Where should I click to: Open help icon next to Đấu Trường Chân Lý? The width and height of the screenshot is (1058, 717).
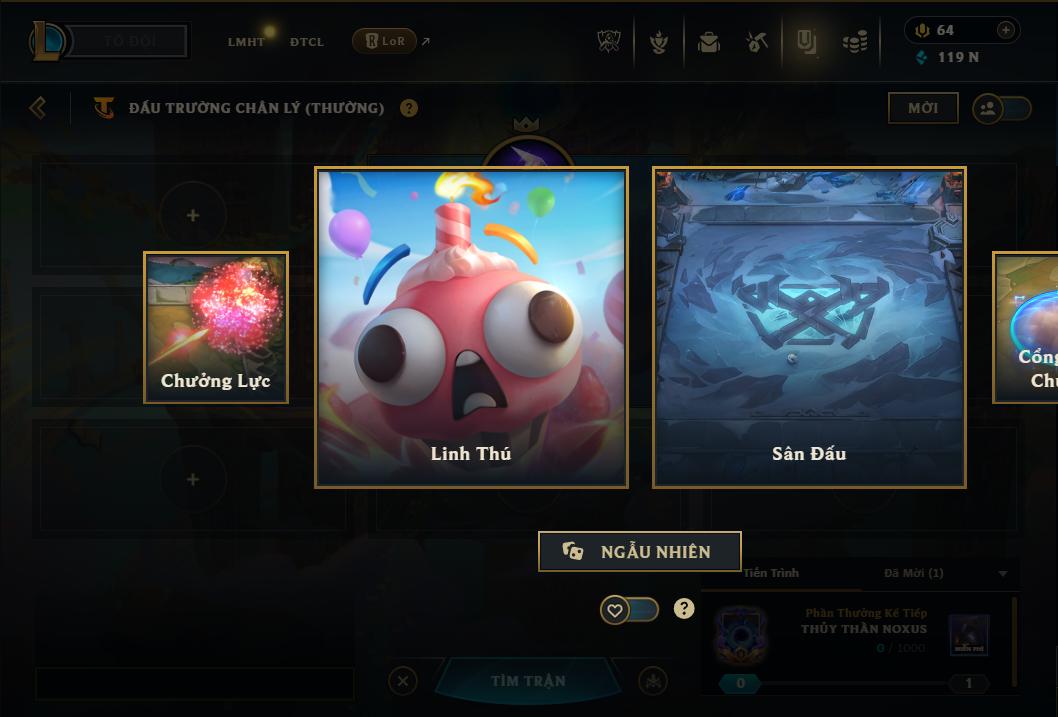tap(409, 108)
